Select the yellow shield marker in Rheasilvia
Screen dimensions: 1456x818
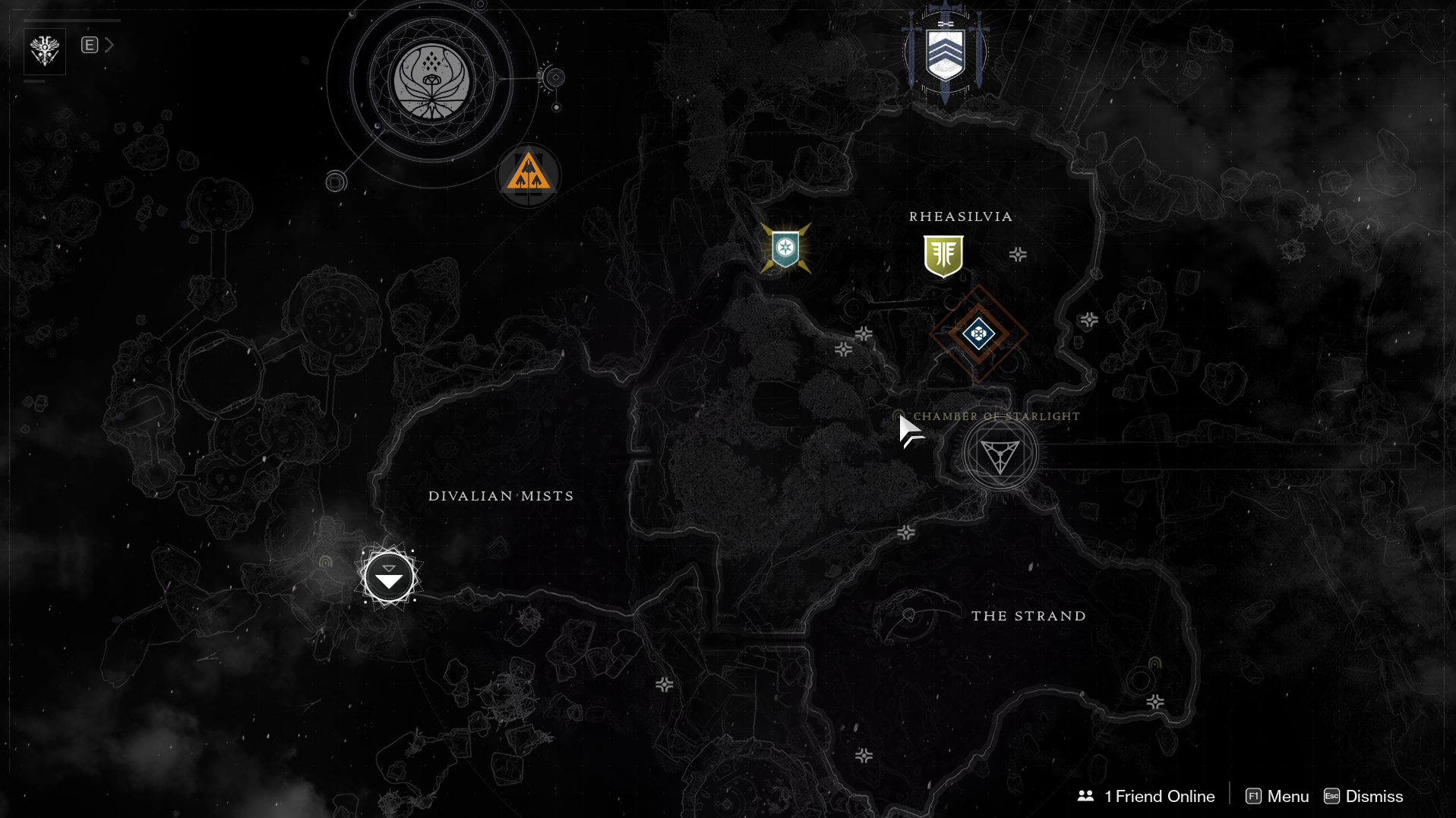click(x=943, y=255)
